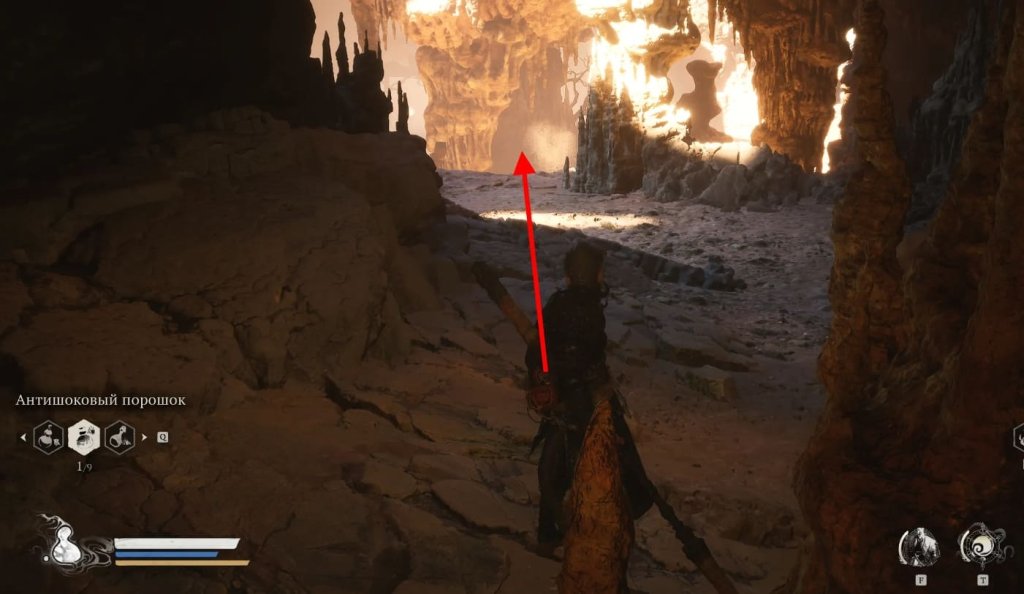Select the highlighted Антишоковый порошок item slot
The width and height of the screenshot is (1024, 594).
coord(84,437)
